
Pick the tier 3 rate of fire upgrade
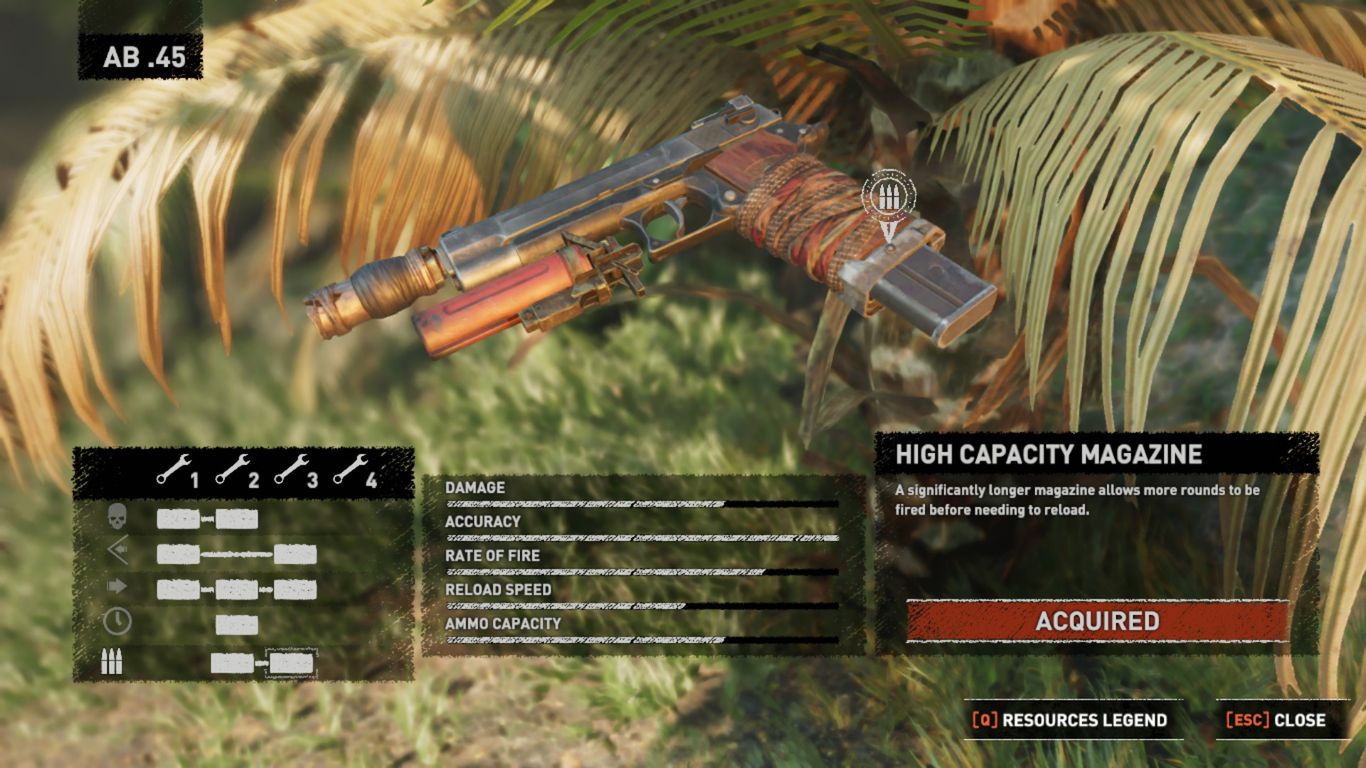(295, 589)
